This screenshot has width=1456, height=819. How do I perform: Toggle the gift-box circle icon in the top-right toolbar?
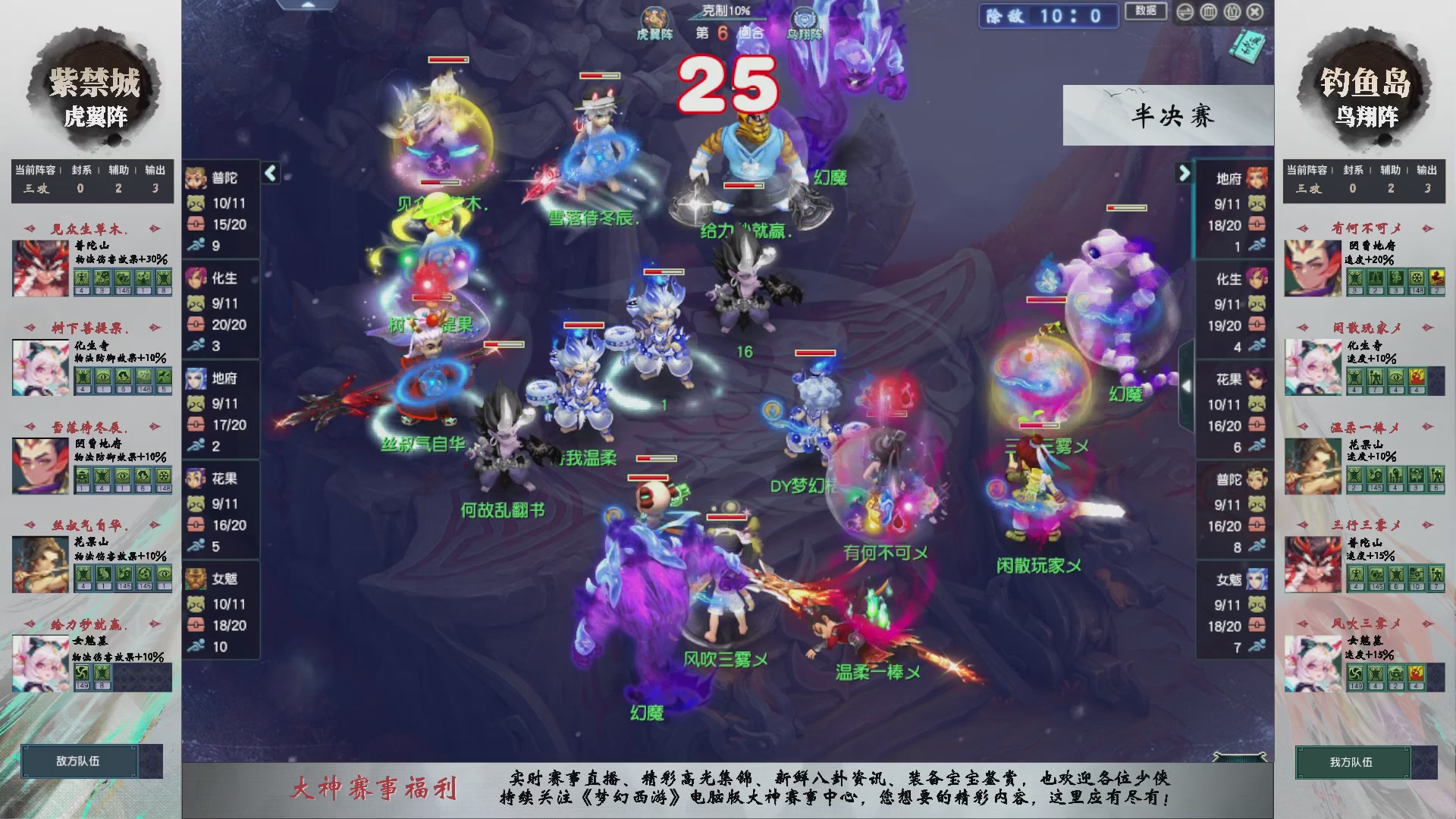tap(1232, 13)
